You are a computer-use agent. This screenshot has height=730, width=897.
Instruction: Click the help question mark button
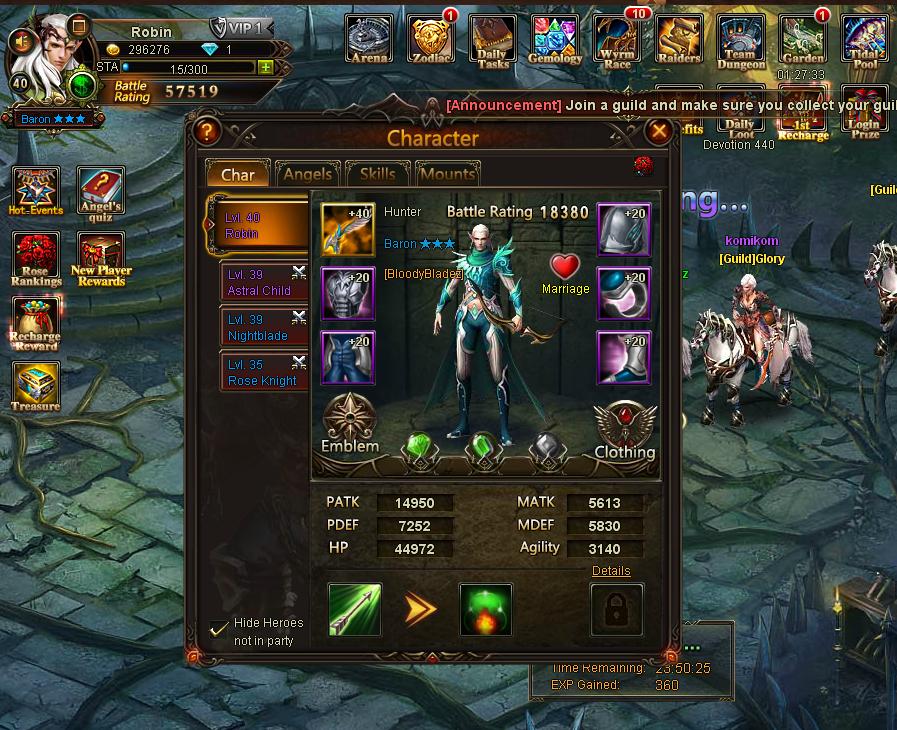click(x=207, y=131)
